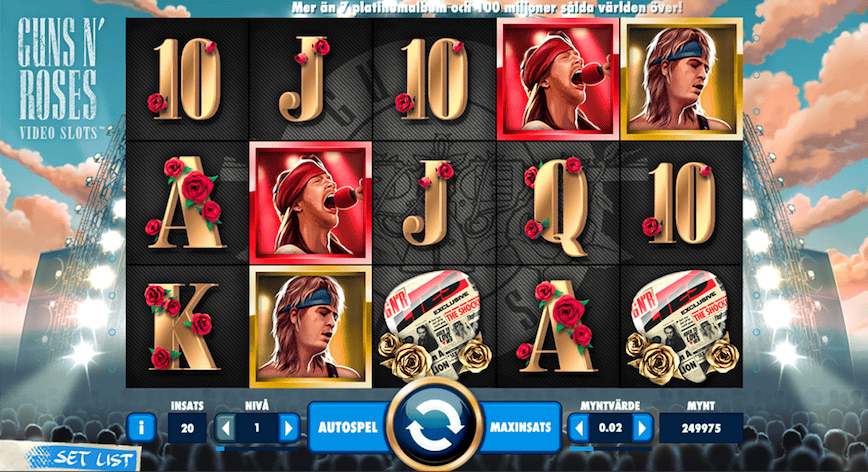Decrease the Nivå bet level
This screenshot has height=472, width=868.
tap(226, 428)
